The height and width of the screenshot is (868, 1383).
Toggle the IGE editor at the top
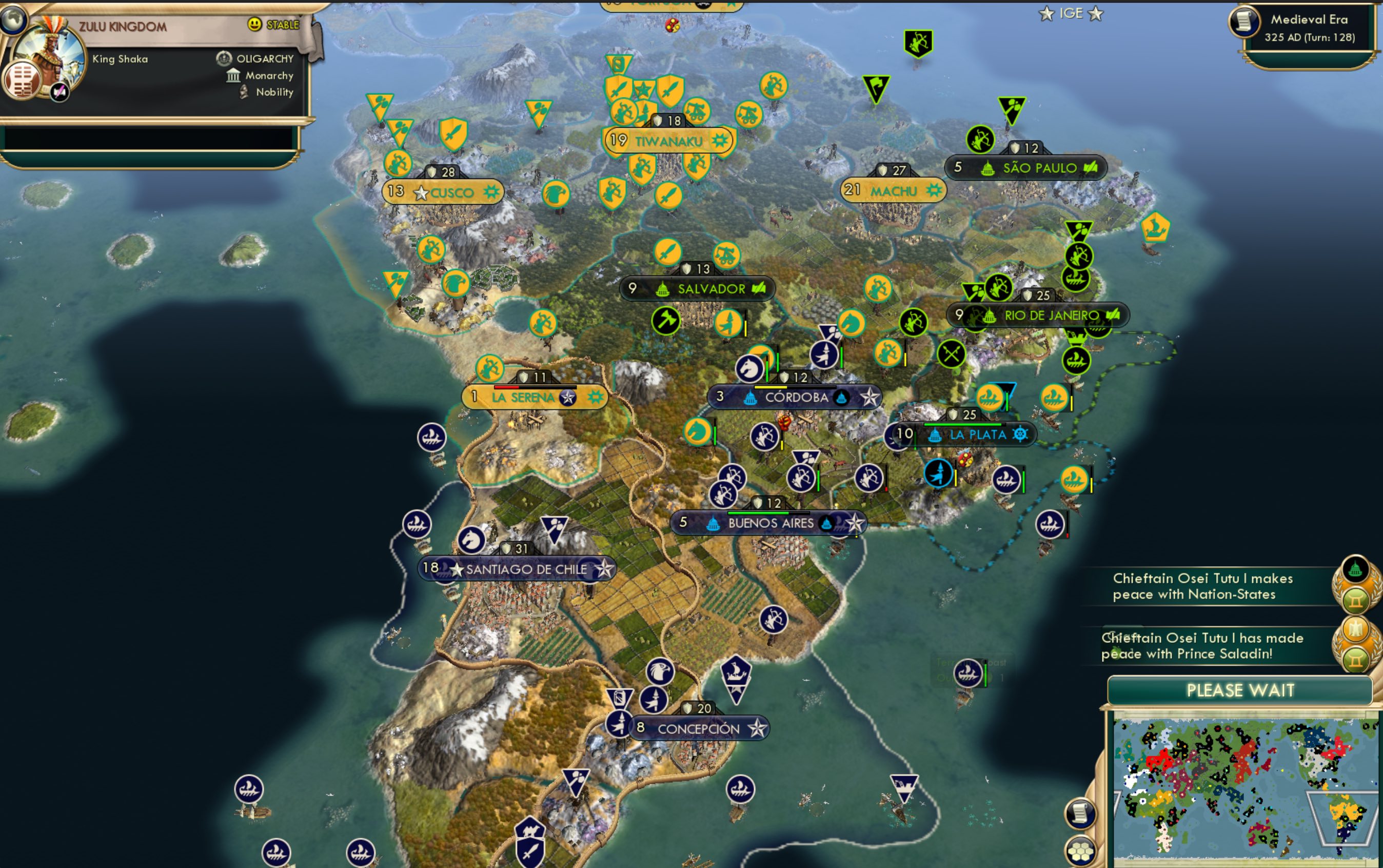(x=1071, y=13)
